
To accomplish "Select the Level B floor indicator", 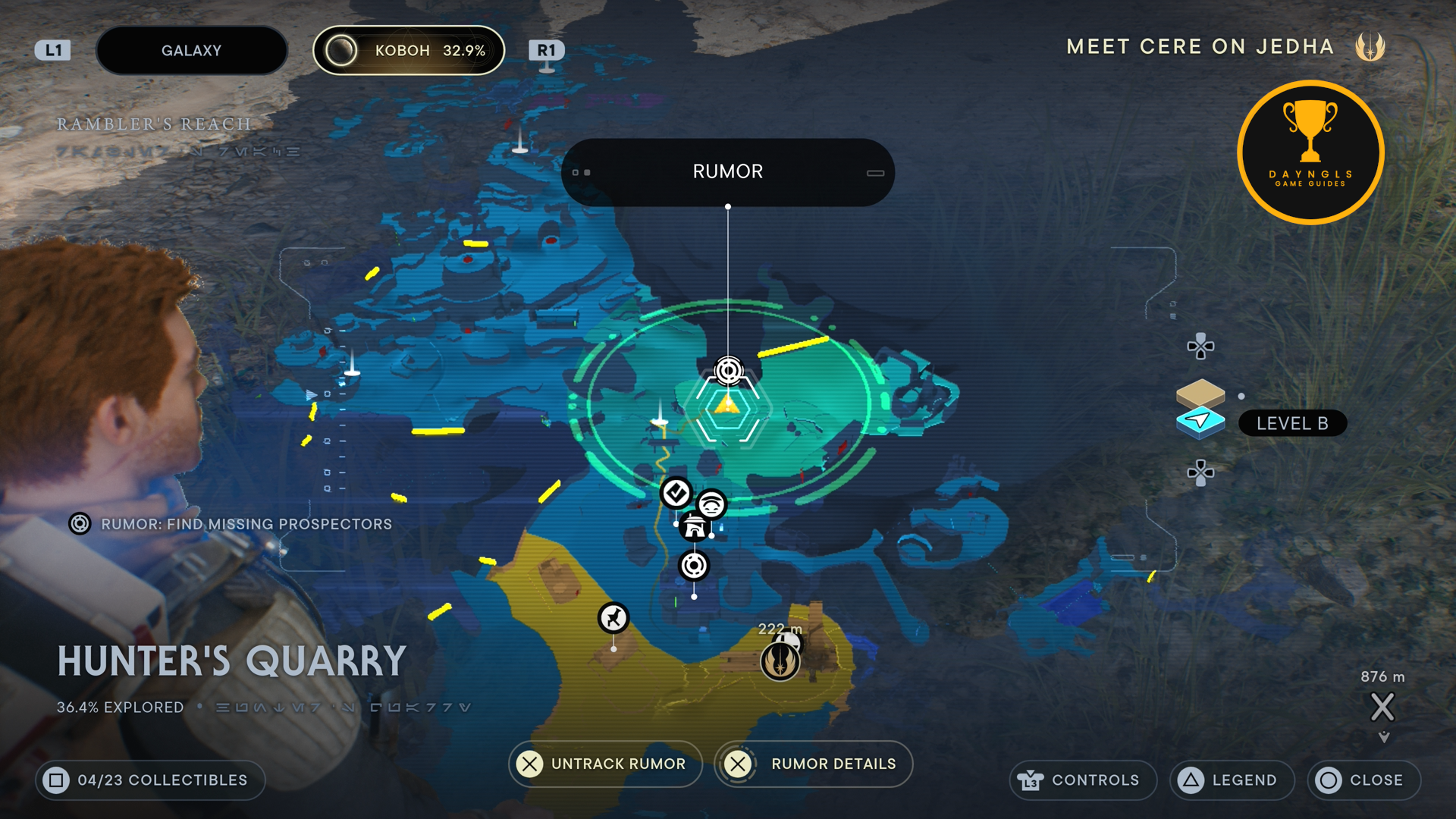I will (1291, 423).
